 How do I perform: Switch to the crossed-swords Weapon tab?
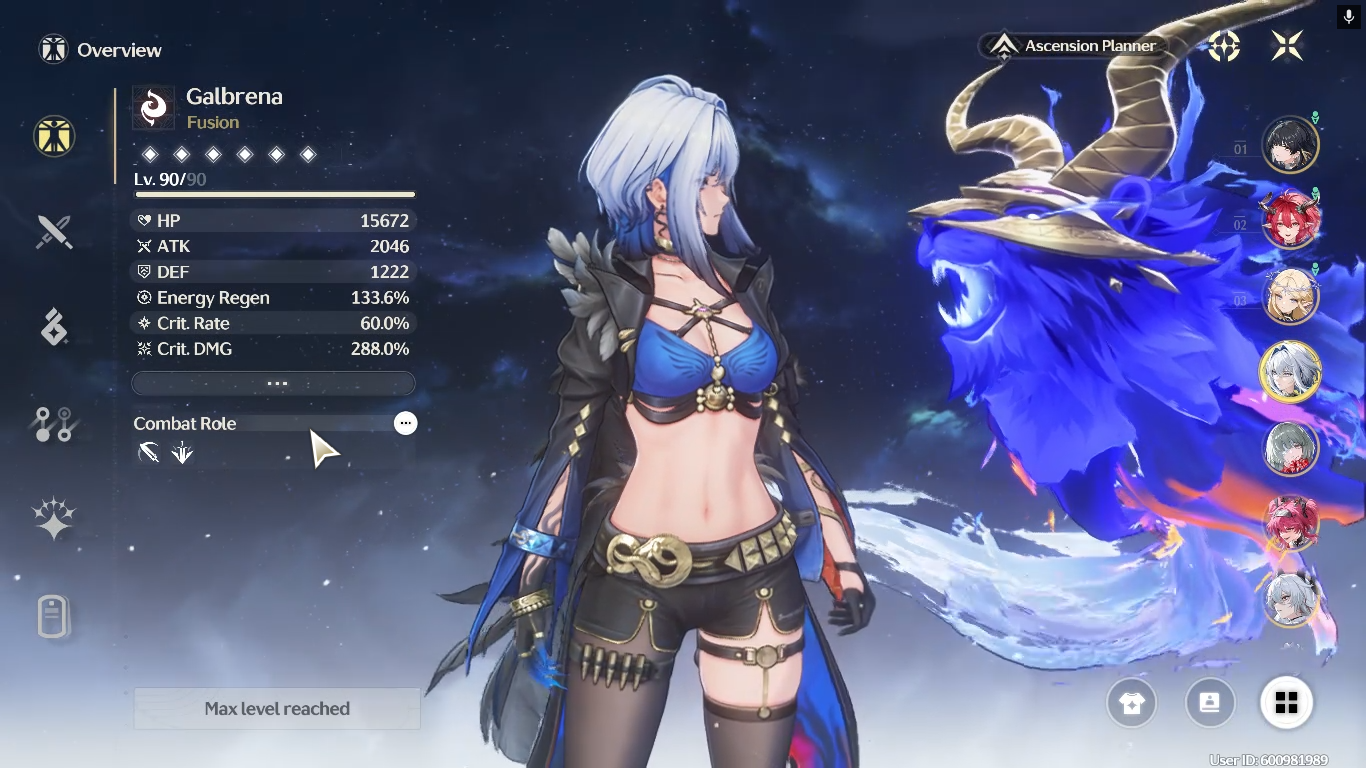tap(54, 232)
